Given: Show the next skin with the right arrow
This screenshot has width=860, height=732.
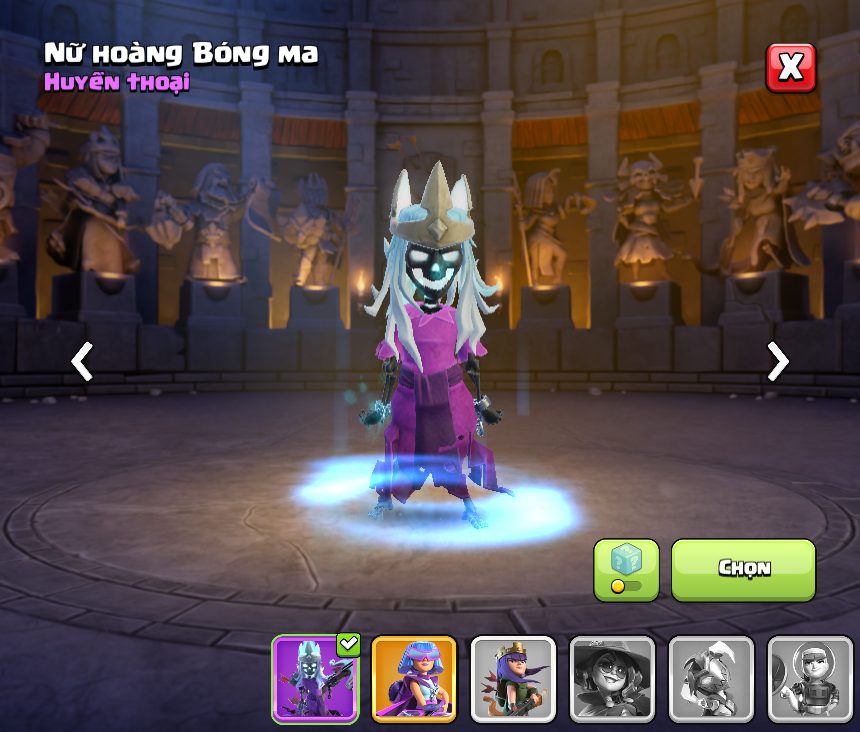Looking at the screenshot, I should coord(777,361).
